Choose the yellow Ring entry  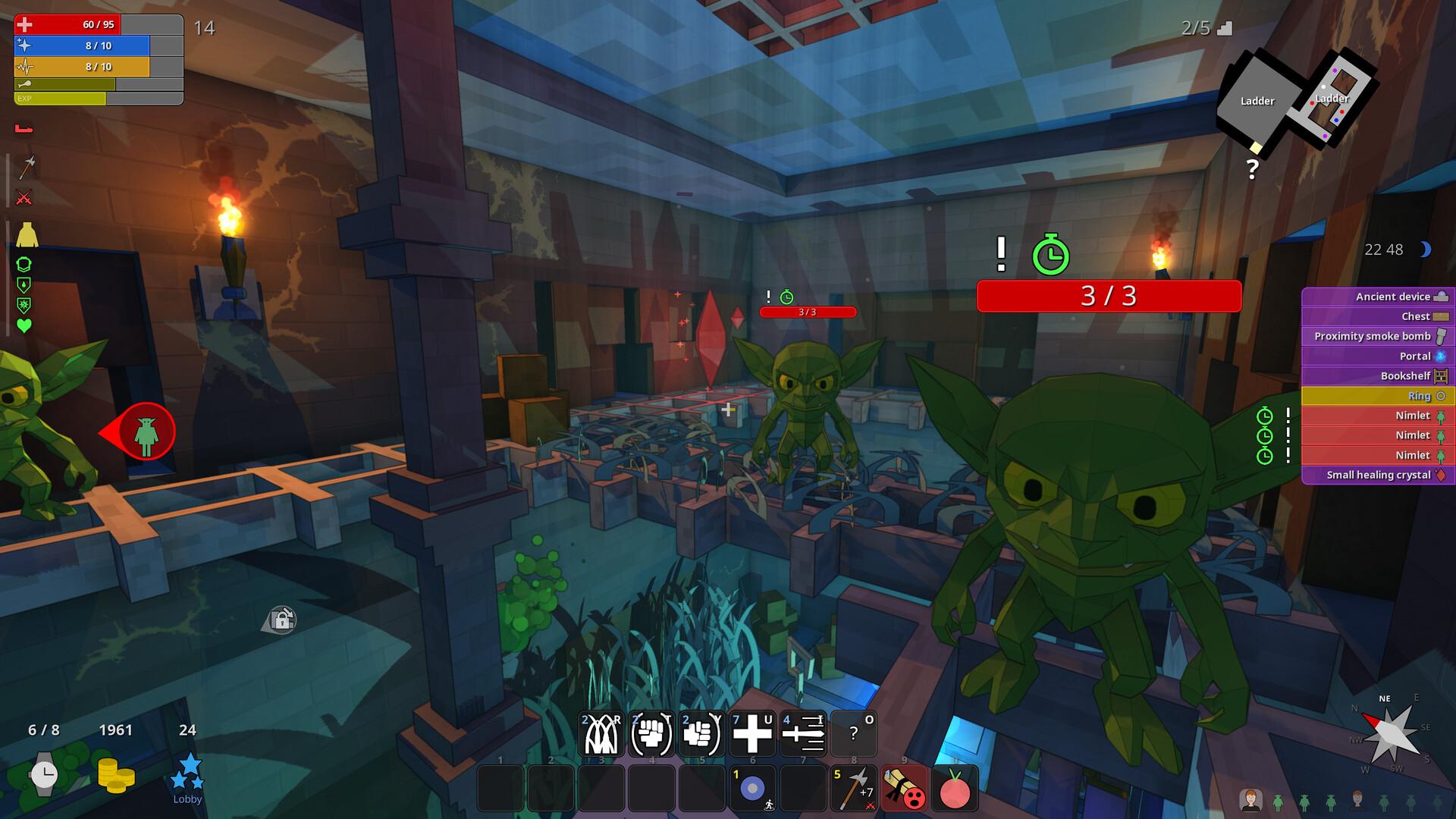pyautogui.click(x=1378, y=396)
